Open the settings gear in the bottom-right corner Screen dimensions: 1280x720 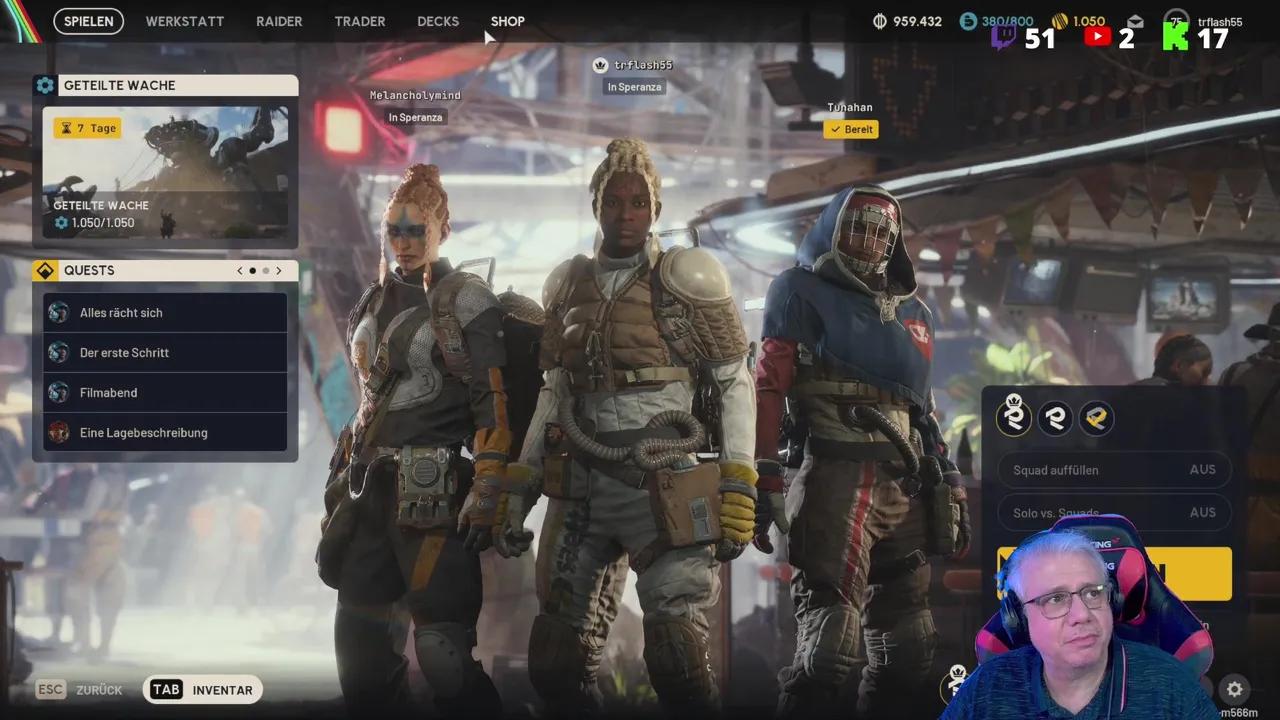(1234, 690)
